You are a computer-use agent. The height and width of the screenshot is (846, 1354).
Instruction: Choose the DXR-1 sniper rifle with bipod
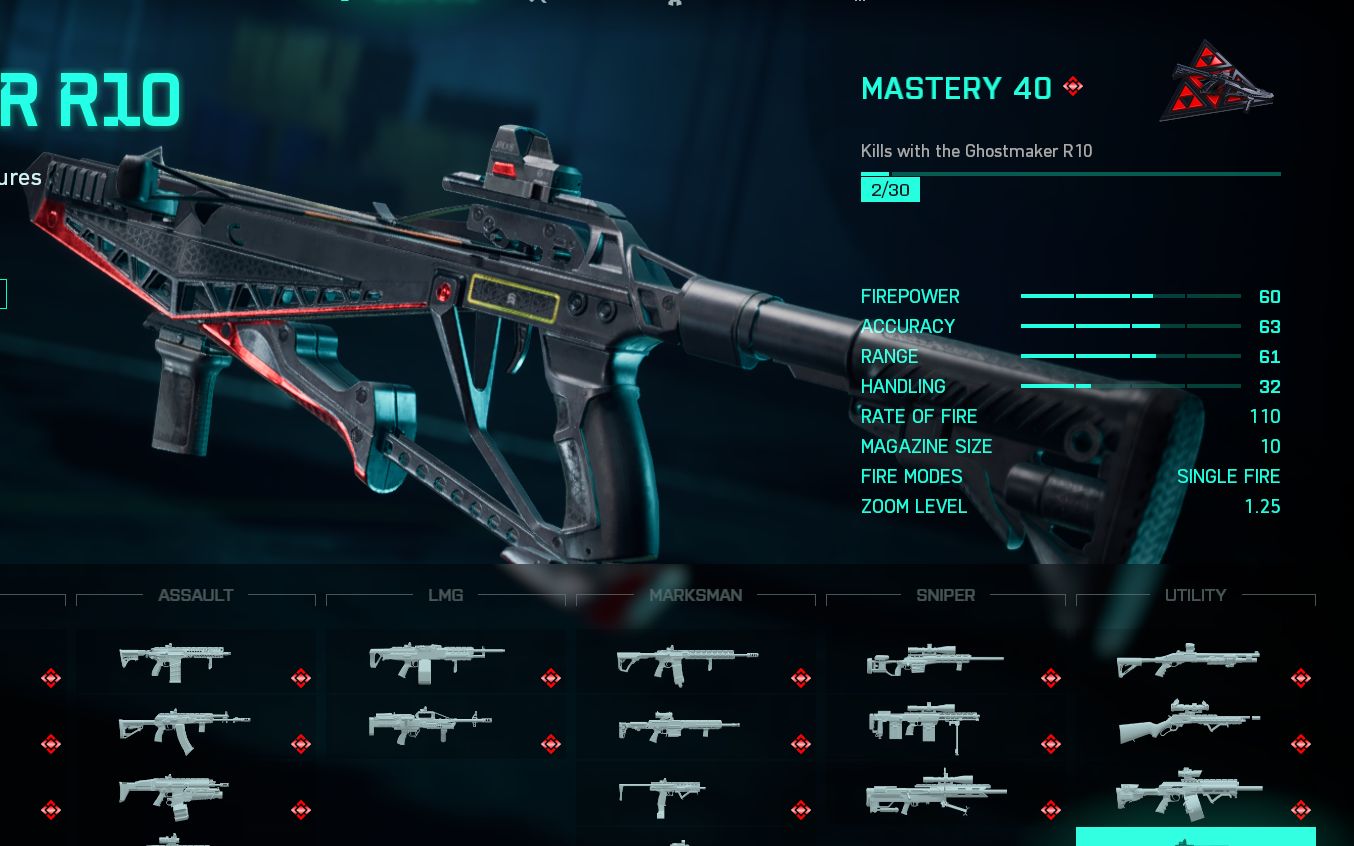coord(924,726)
